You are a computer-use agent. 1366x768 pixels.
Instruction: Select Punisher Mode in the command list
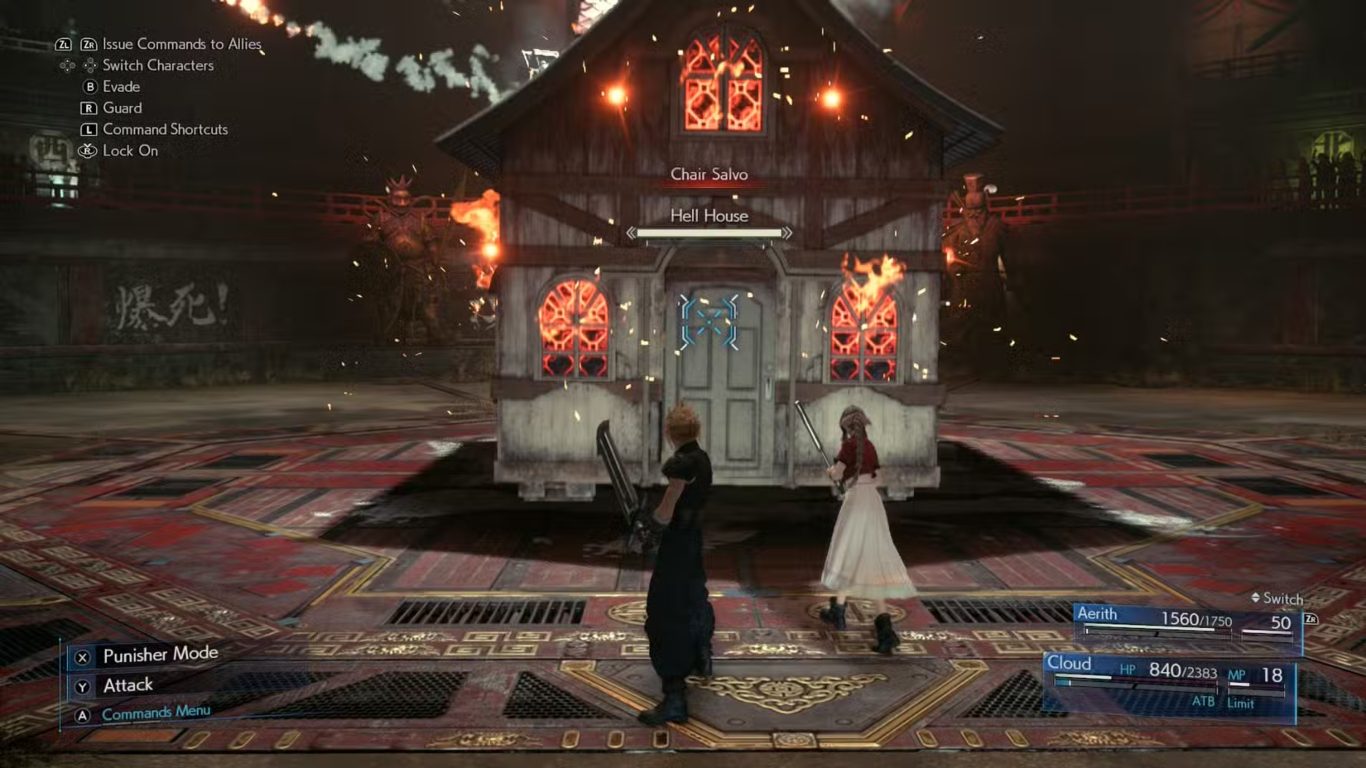160,655
